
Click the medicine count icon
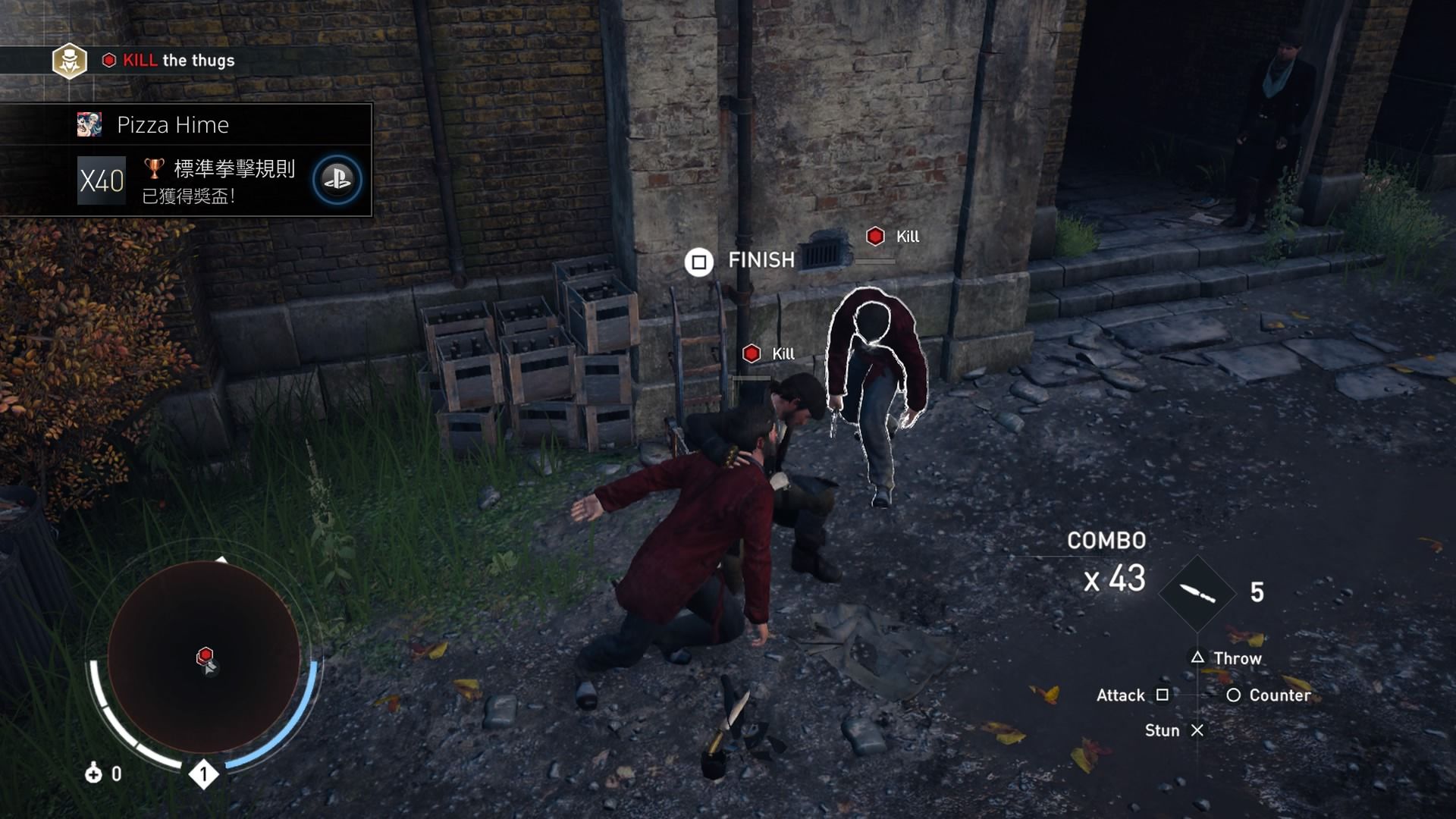pyautogui.click(x=93, y=773)
